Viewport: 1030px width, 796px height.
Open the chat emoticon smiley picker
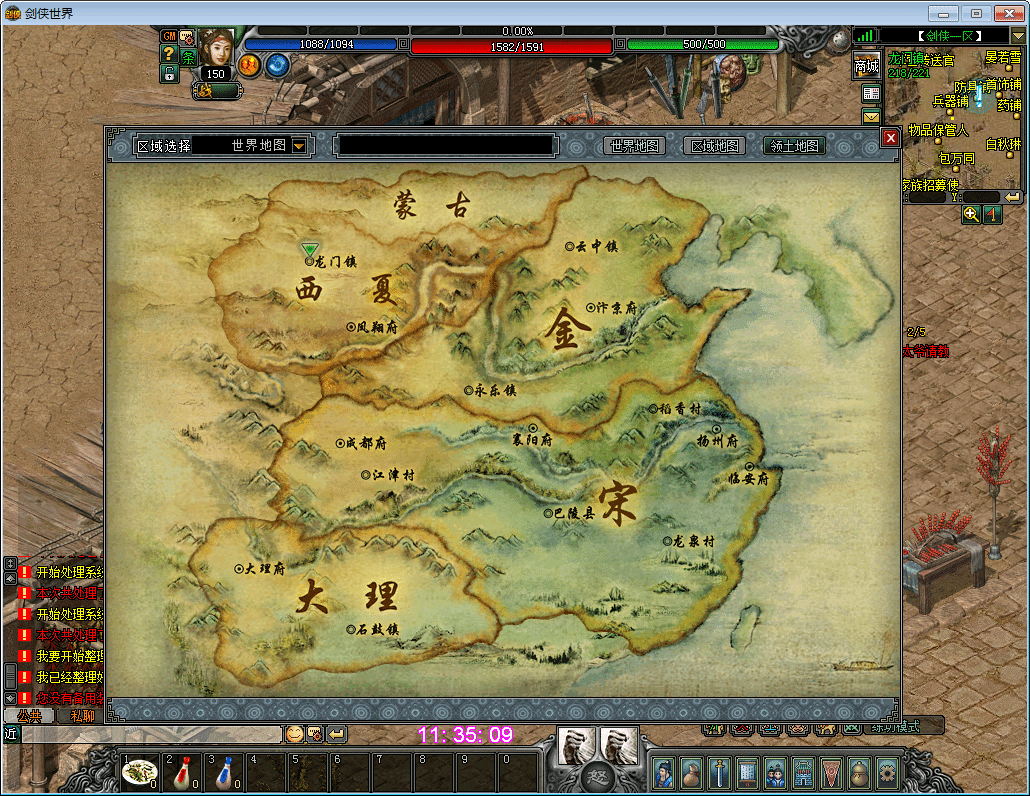click(294, 734)
